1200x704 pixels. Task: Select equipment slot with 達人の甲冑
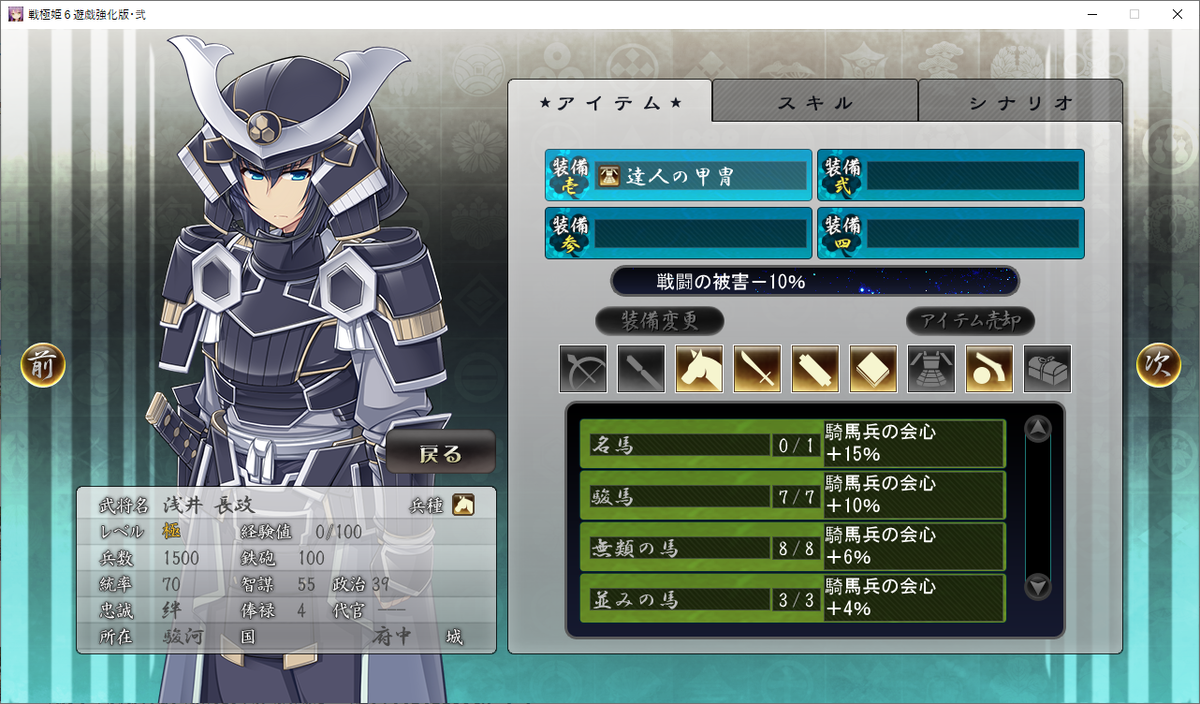tap(678, 176)
